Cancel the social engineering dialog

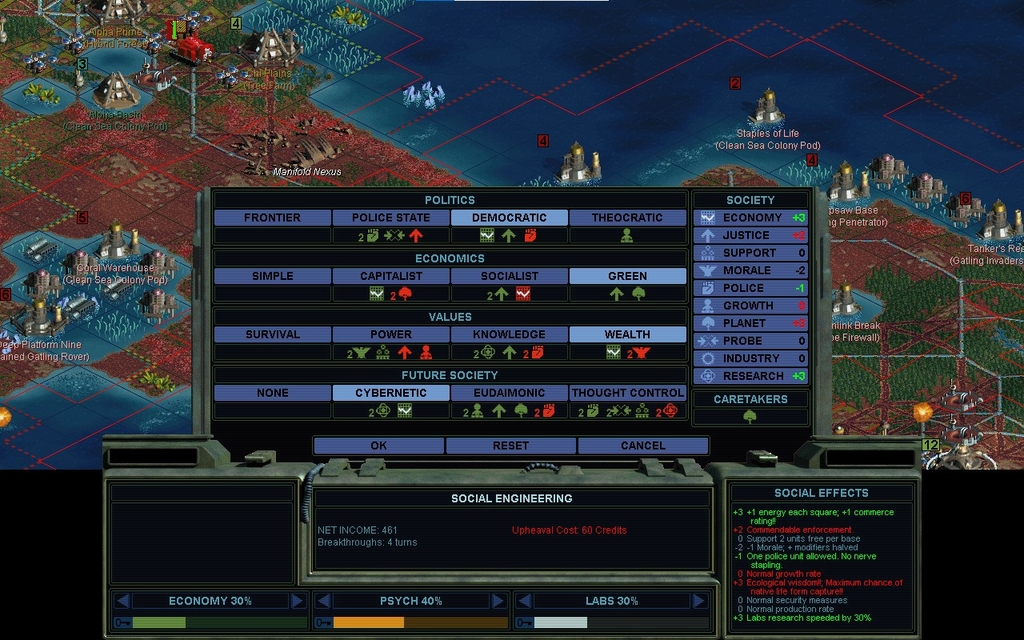(x=642, y=445)
